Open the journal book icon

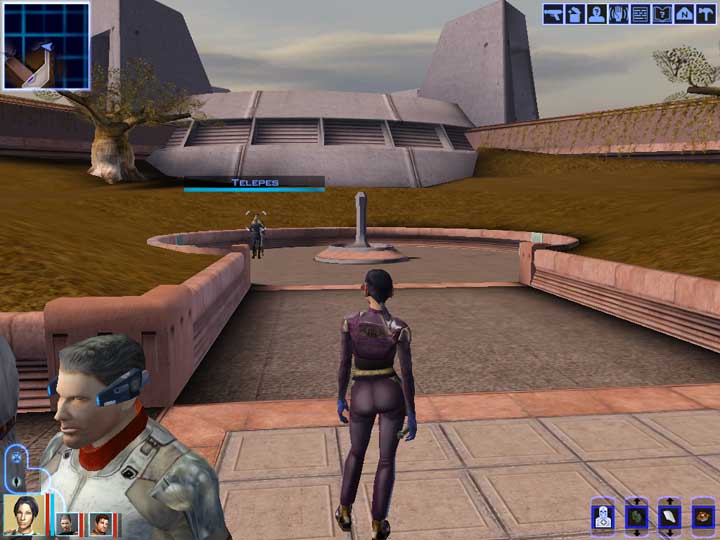coord(662,14)
